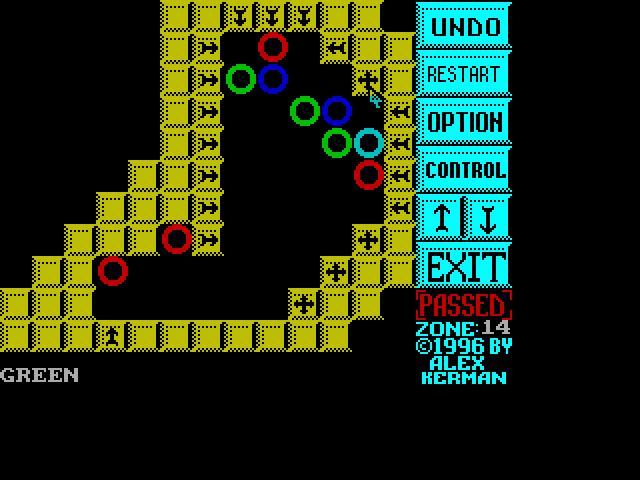Select the cyan ring piece
The image size is (640, 480).
(x=368, y=142)
